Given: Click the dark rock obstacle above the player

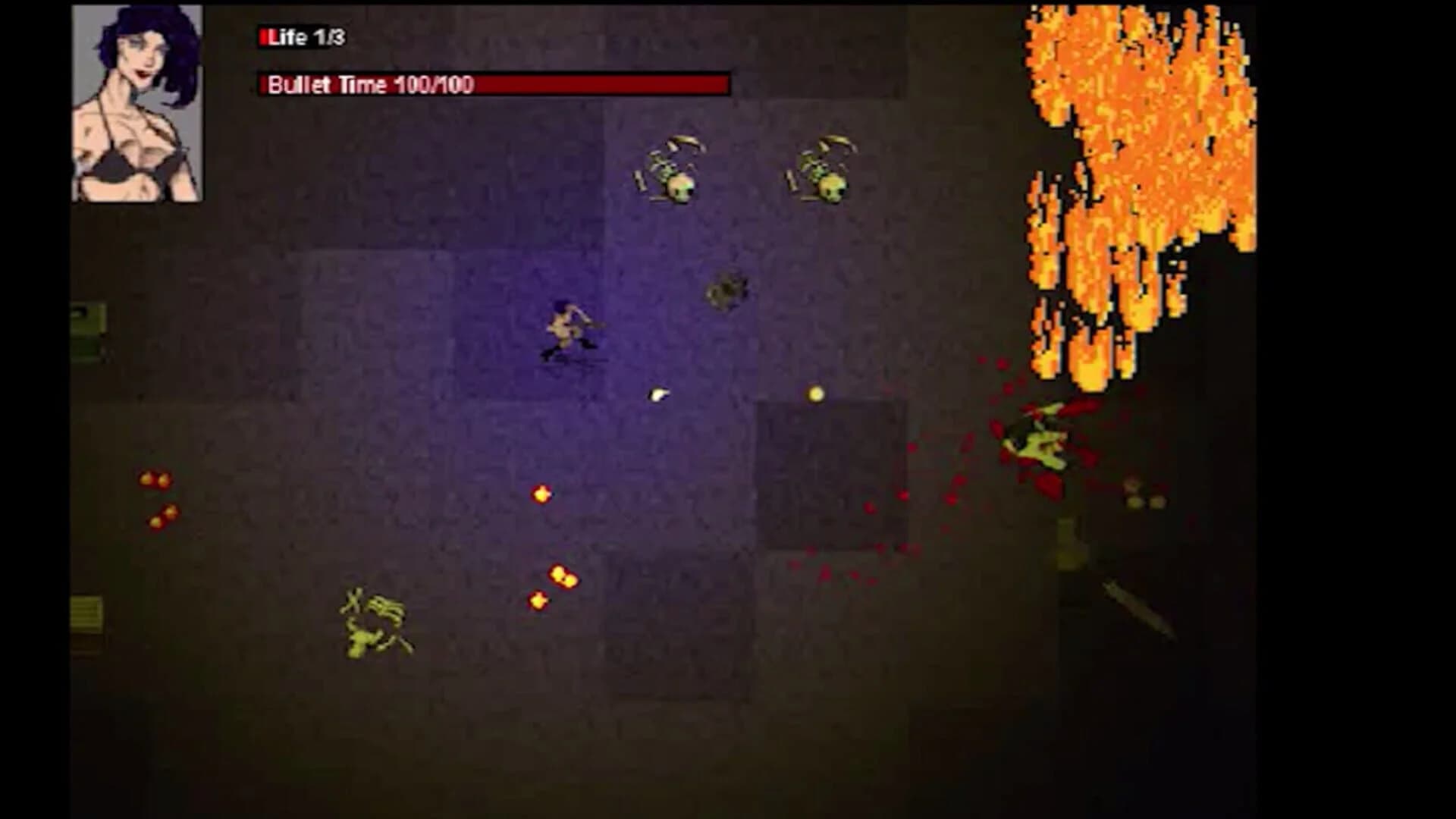Looking at the screenshot, I should (726, 290).
